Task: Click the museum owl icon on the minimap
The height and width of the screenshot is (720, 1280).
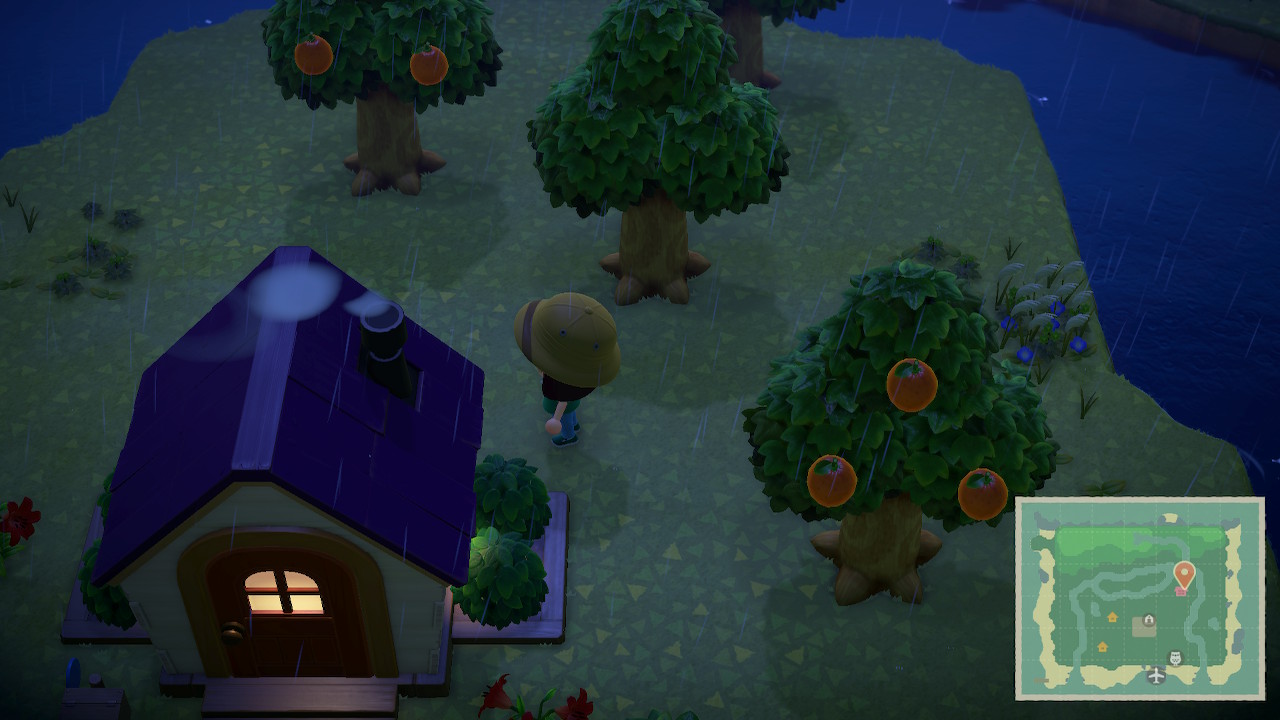Action: point(1175,658)
